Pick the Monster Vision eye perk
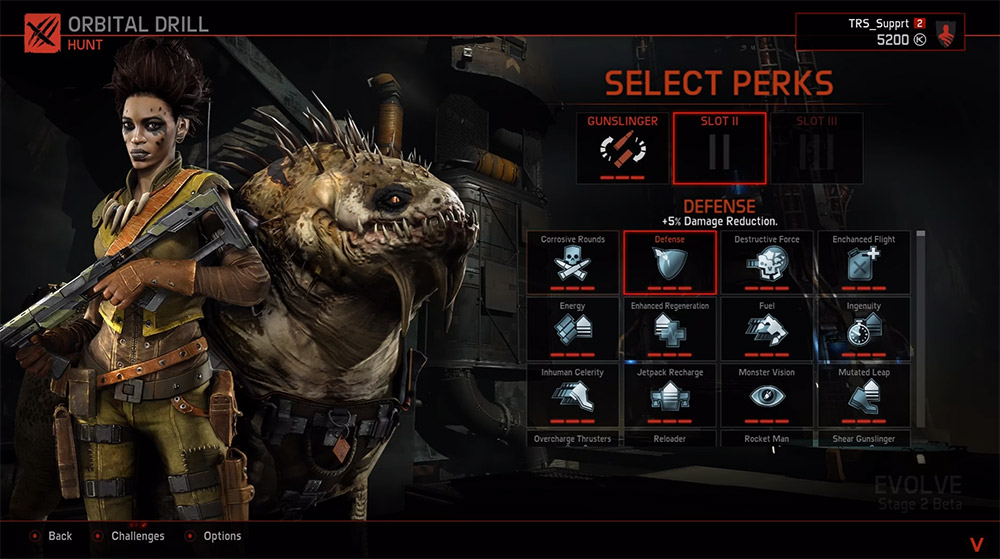 767,396
